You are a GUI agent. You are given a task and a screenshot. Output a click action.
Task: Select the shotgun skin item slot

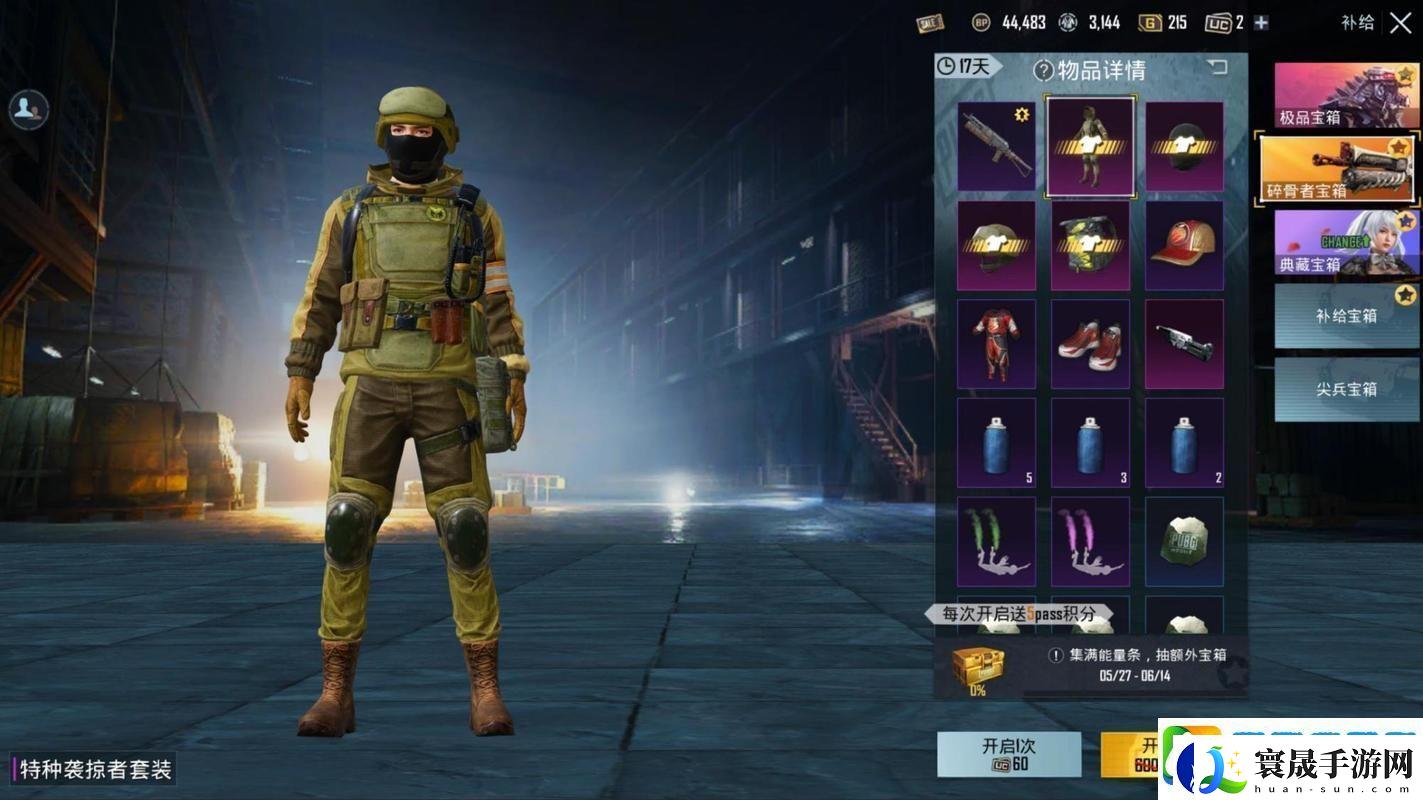[996, 146]
